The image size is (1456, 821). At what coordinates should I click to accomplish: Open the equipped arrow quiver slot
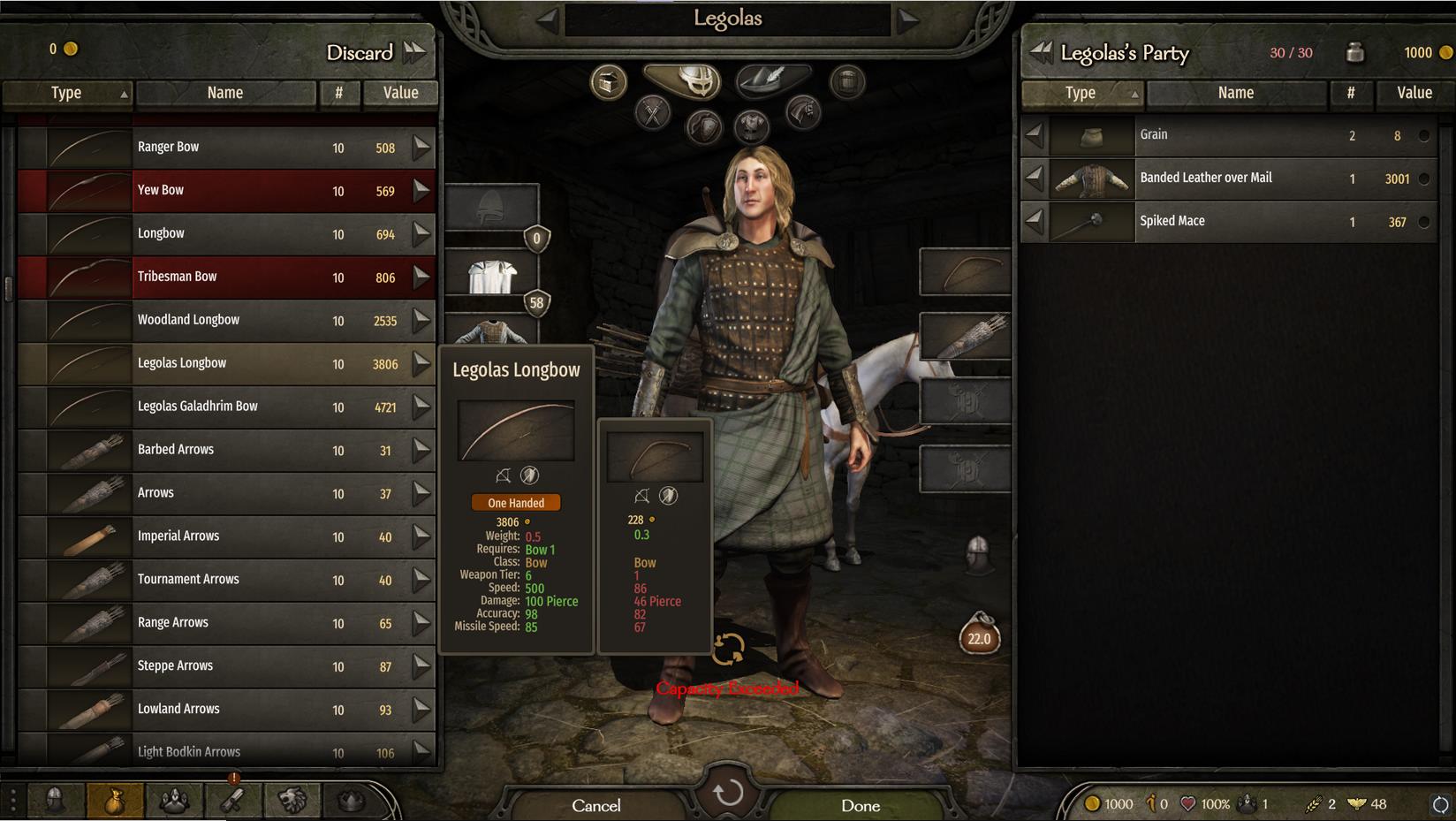coord(966,337)
